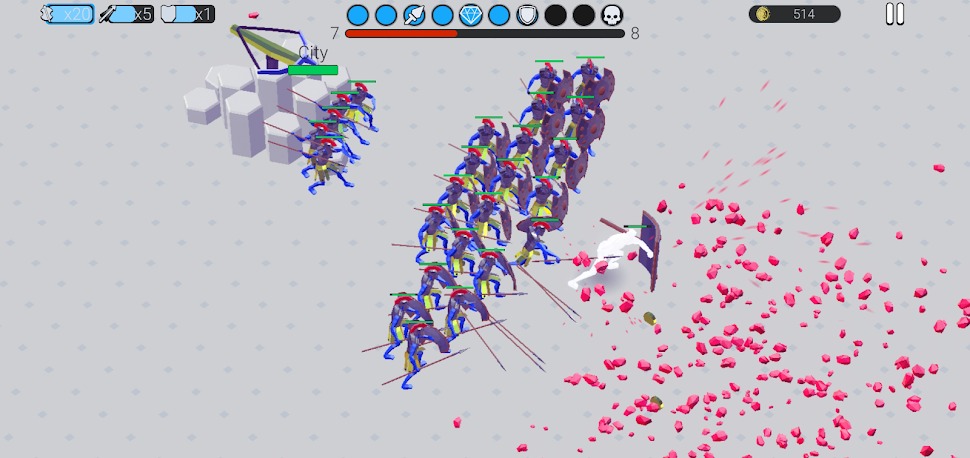Screen dimensions: 970x458
Task: Select the x20 unit spawn button
Action: click(67, 14)
